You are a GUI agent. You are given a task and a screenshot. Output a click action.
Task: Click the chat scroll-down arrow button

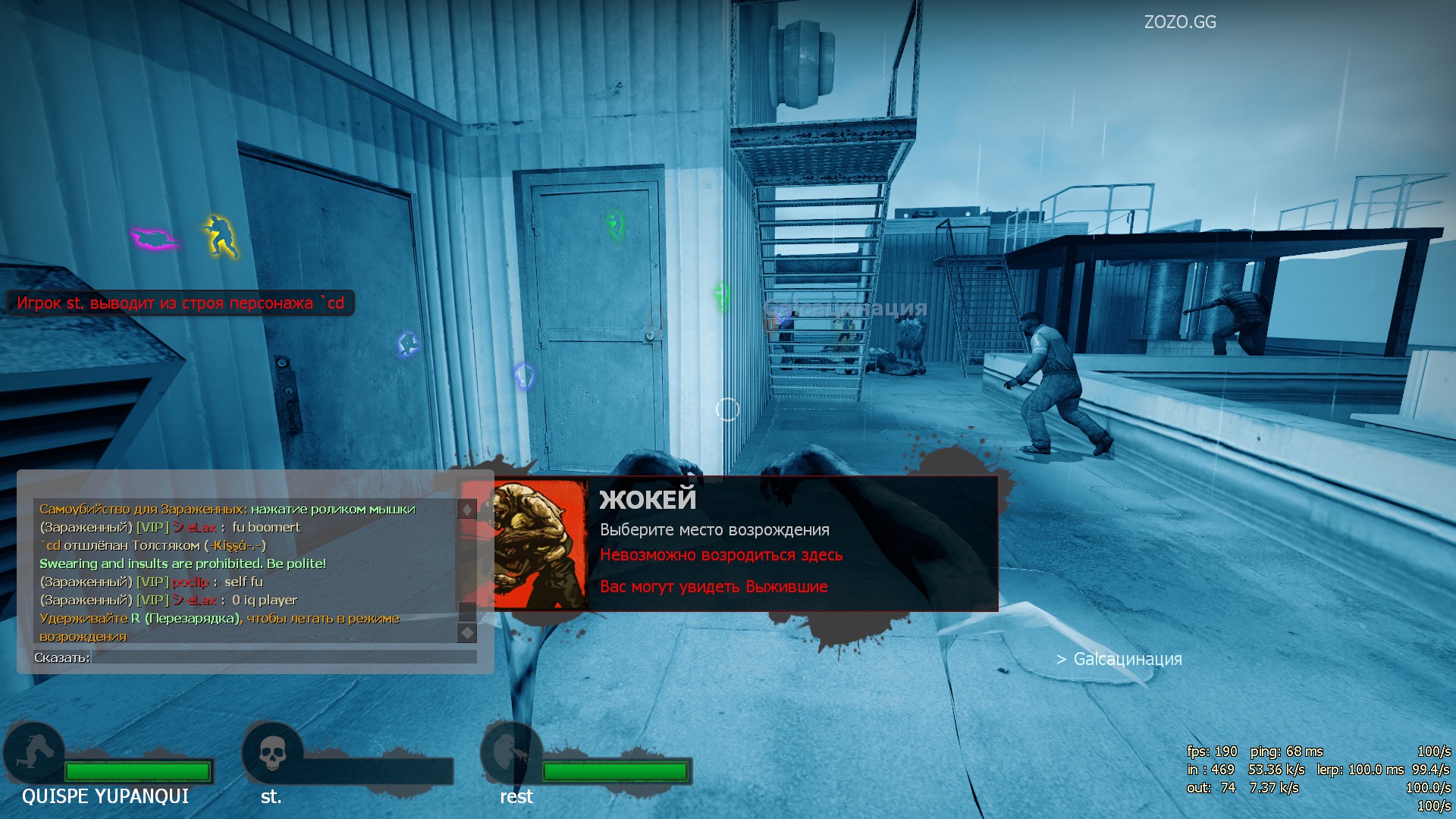(x=467, y=632)
